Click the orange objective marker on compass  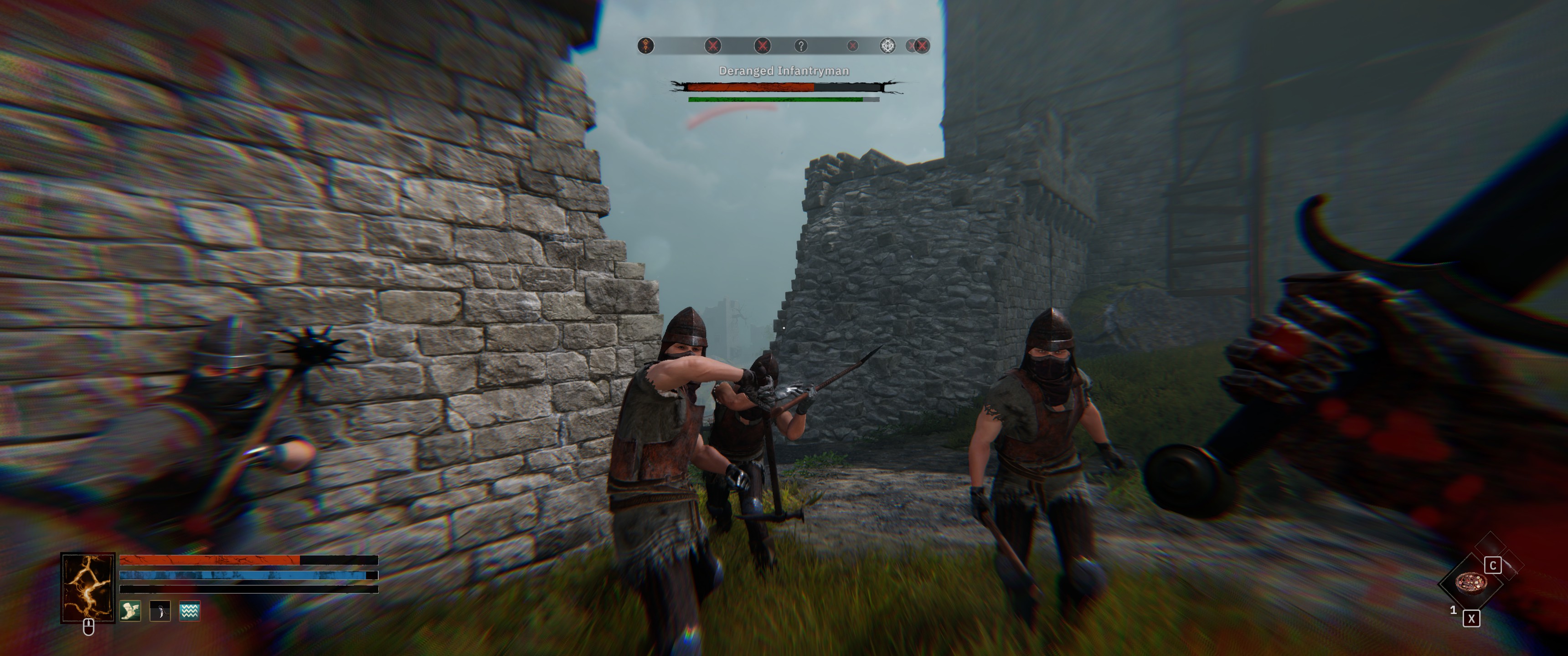[646, 46]
